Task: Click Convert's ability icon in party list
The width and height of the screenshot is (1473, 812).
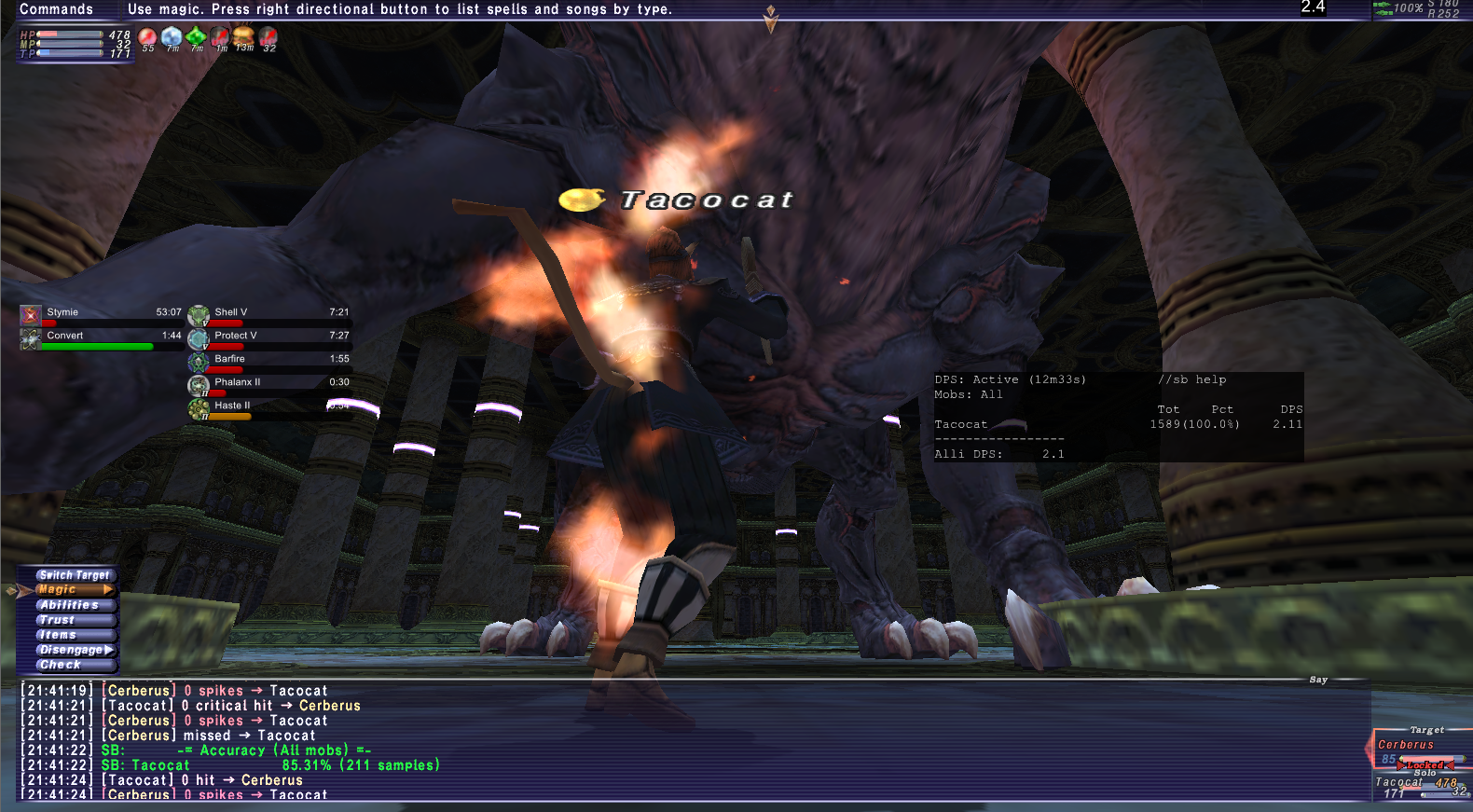Action: click(x=29, y=339)
